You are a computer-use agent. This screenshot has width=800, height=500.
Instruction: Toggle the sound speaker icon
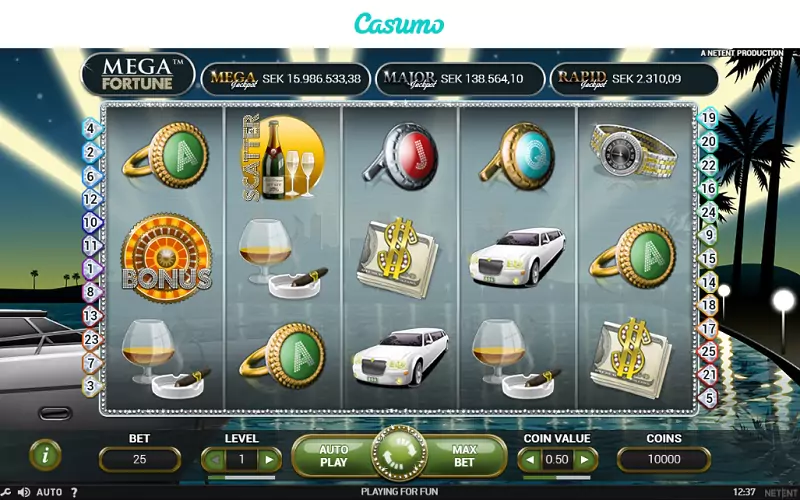[23, 492]
